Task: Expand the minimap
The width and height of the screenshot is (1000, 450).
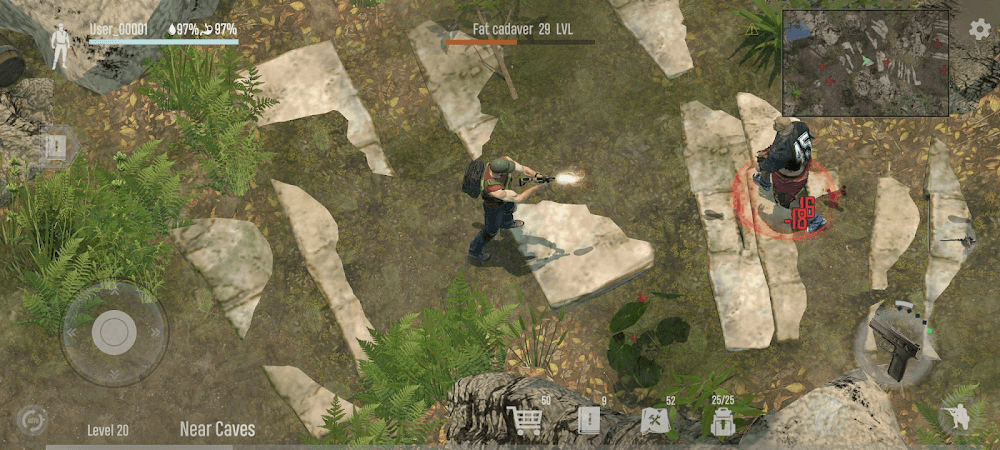Action: point(865,63)
